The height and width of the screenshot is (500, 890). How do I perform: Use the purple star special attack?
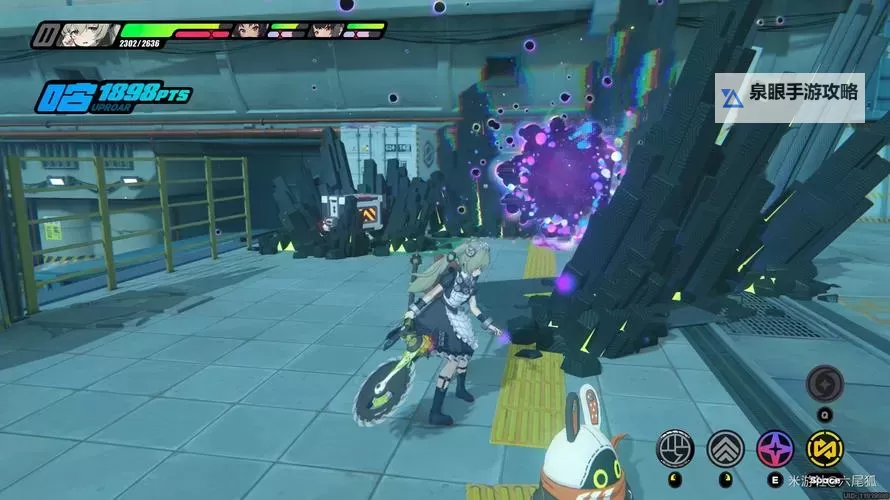pos(775,449)
